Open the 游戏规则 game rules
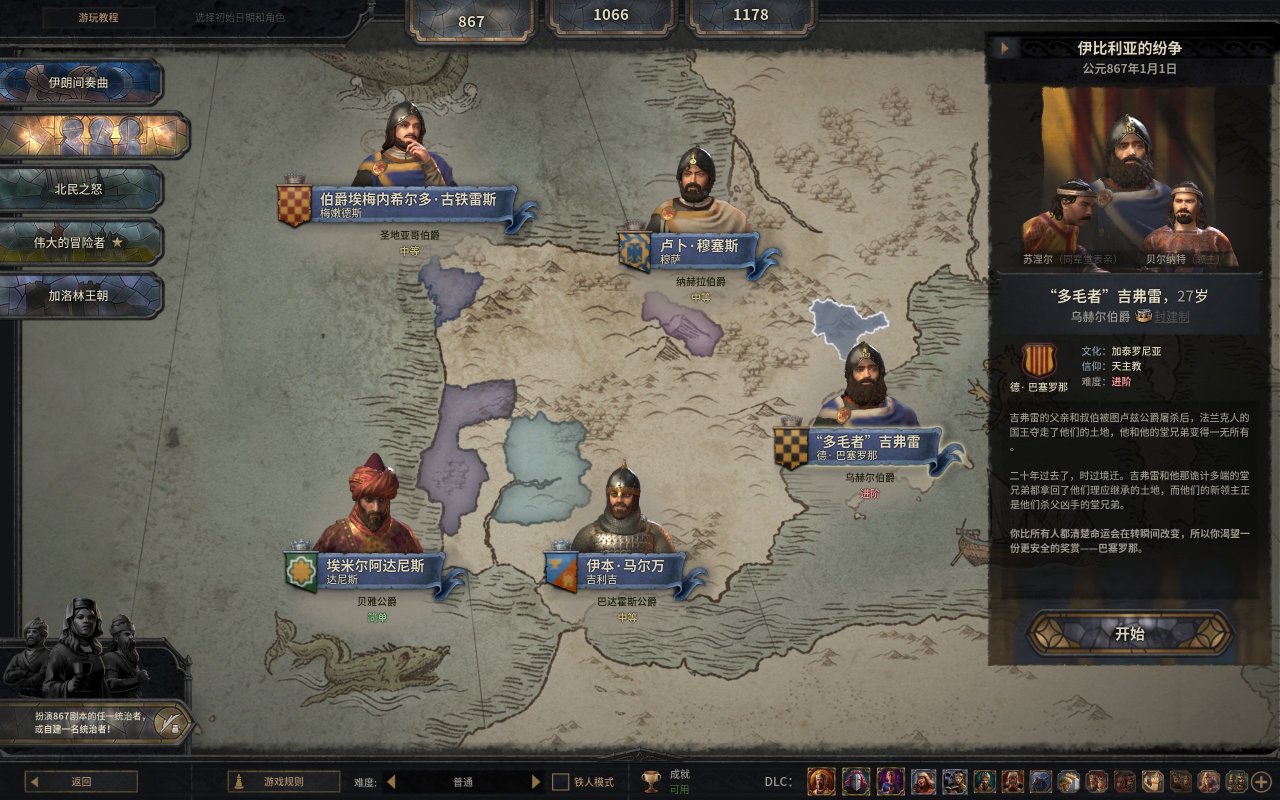Image resolution: width=1280 pixels, height=800 pixels. click(283, 782)
